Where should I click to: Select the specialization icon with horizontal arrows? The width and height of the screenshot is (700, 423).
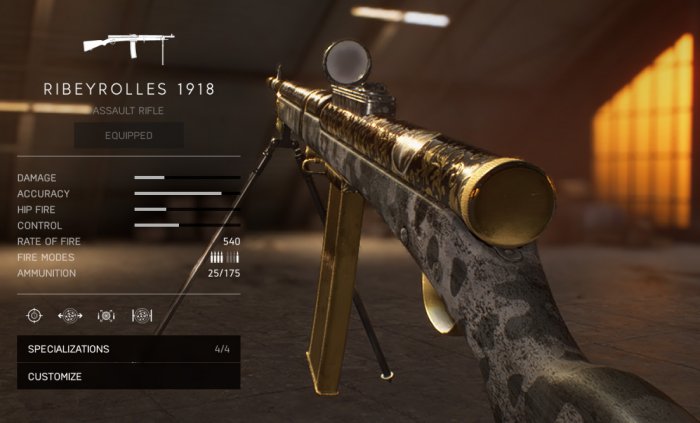70,315
